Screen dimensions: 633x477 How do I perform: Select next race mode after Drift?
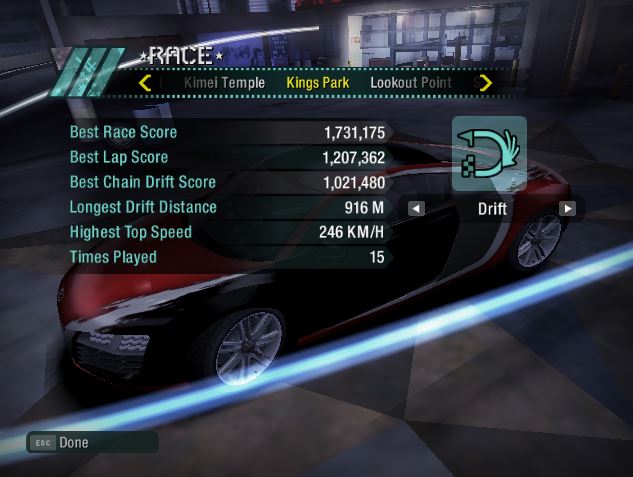tap(567, 209)
